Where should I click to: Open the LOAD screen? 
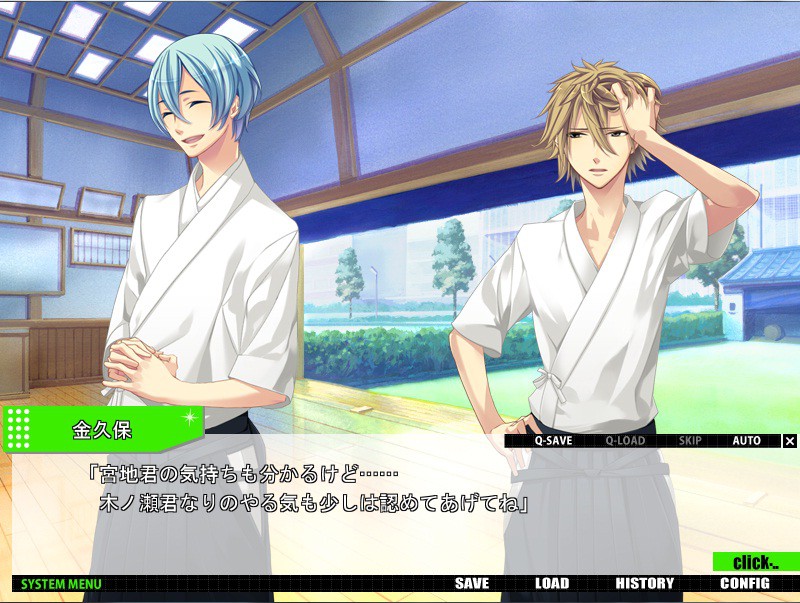tap(551, 584)
